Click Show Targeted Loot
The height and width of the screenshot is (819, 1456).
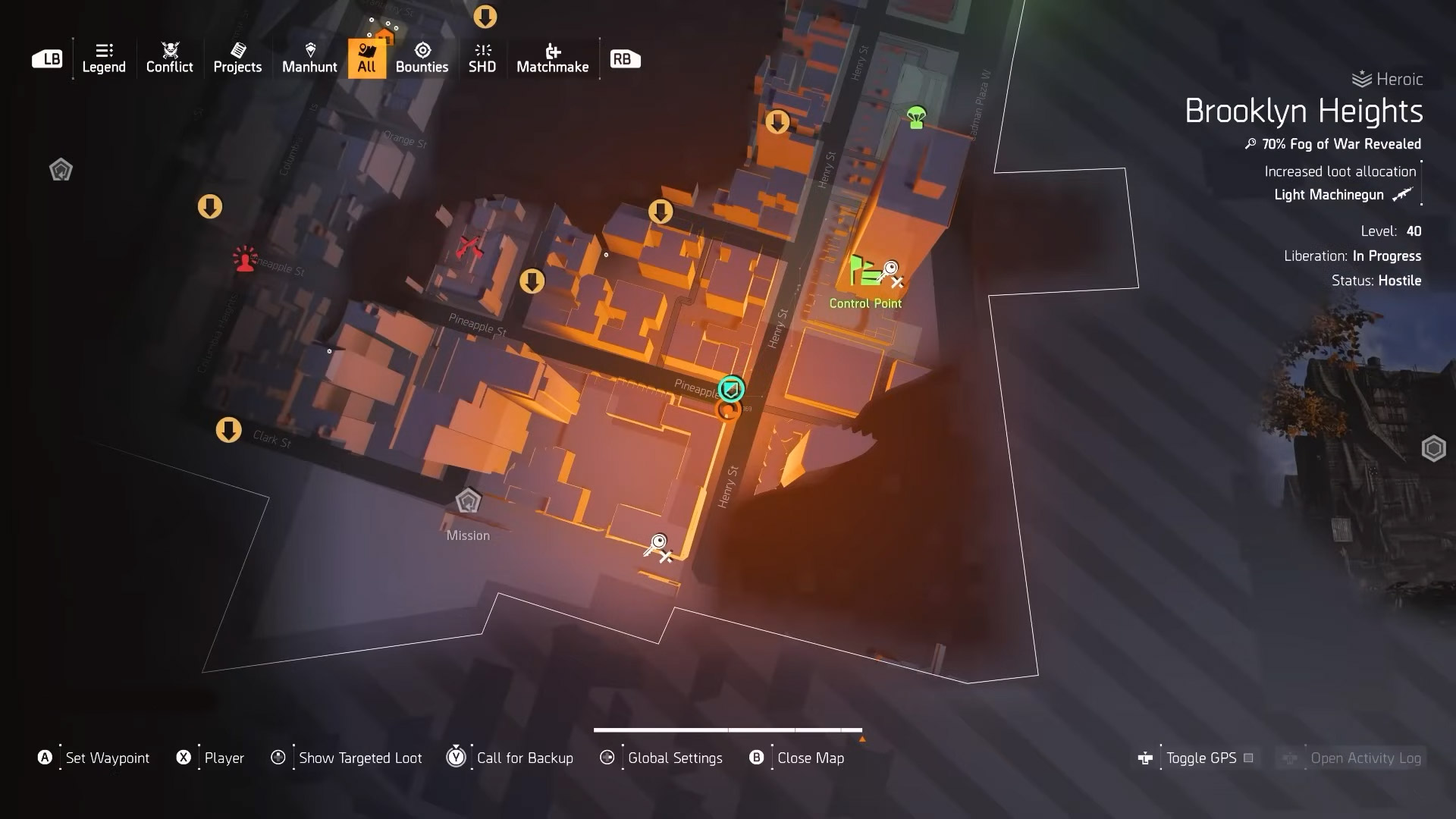point(359,758)
